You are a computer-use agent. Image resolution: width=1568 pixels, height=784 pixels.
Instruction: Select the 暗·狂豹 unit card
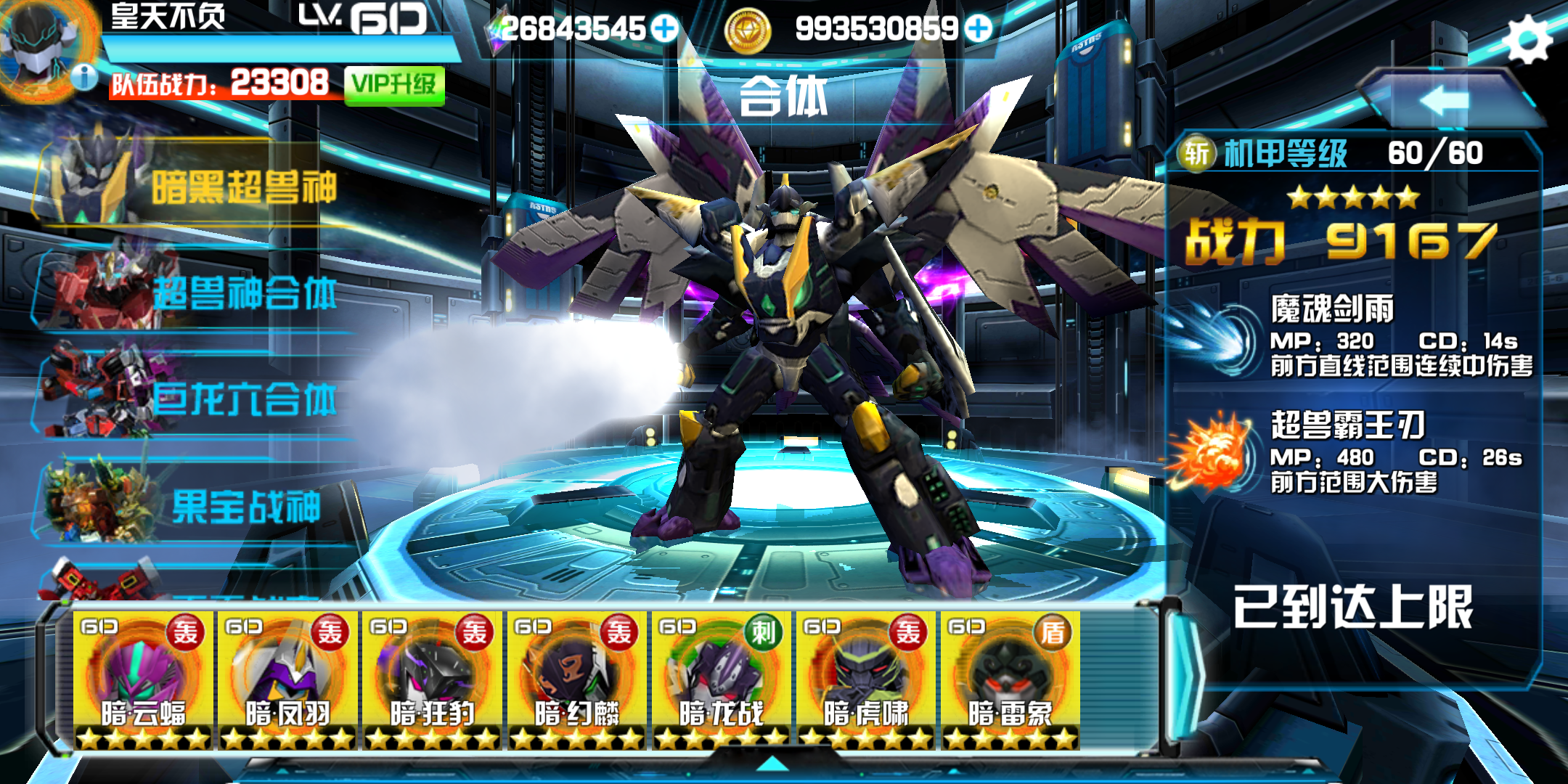(432, 679)
